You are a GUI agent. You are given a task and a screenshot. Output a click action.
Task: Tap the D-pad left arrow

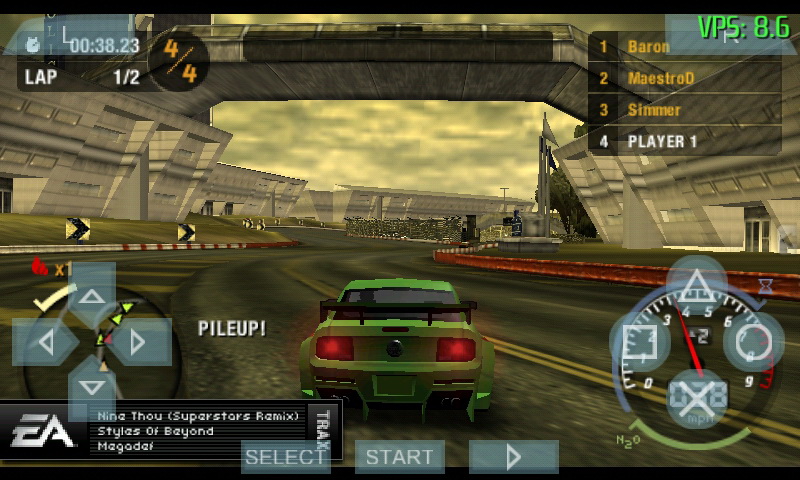45,342
